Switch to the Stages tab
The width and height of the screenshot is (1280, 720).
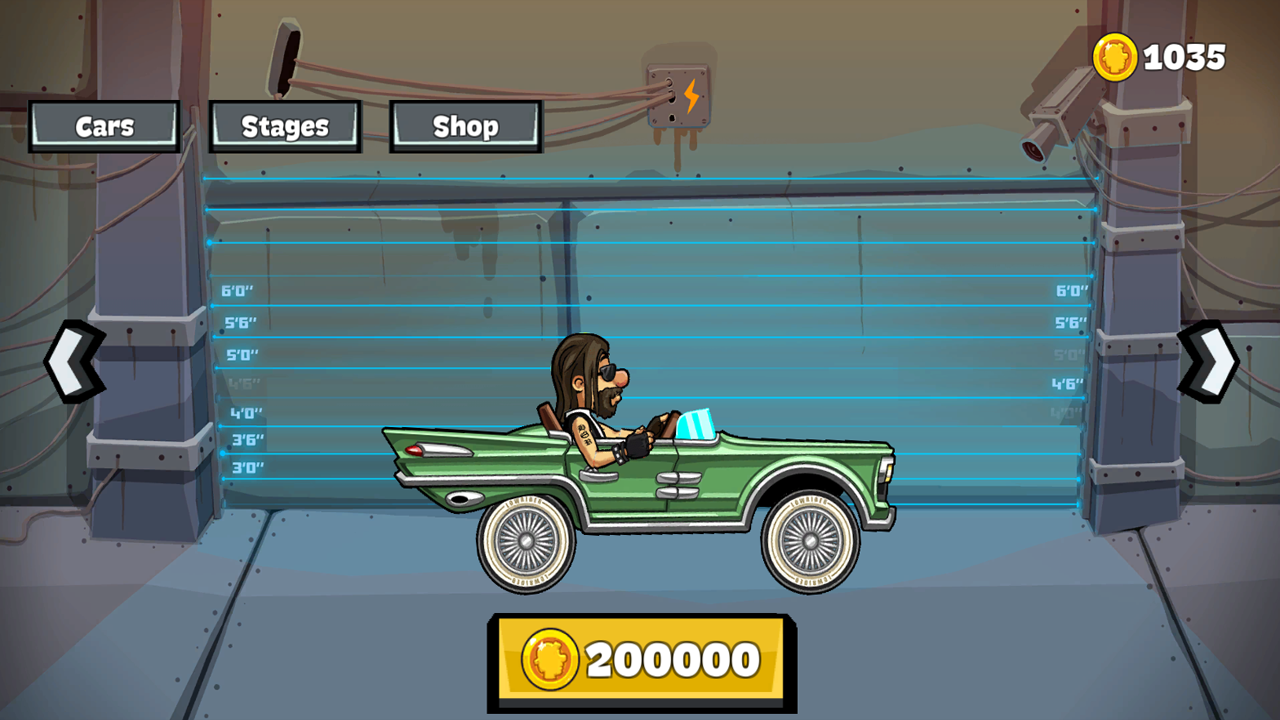point(284,126)
